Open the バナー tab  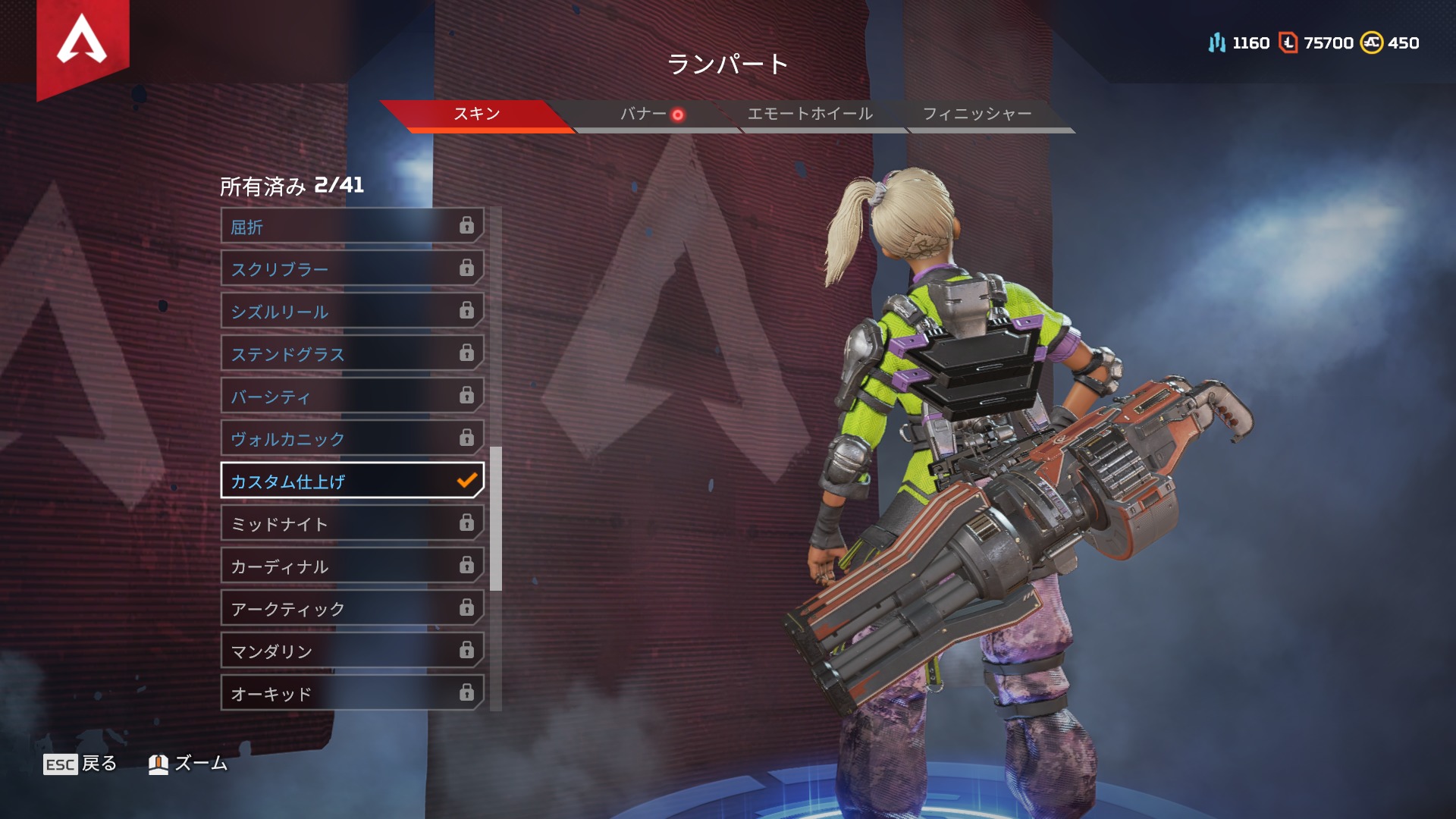644,114
